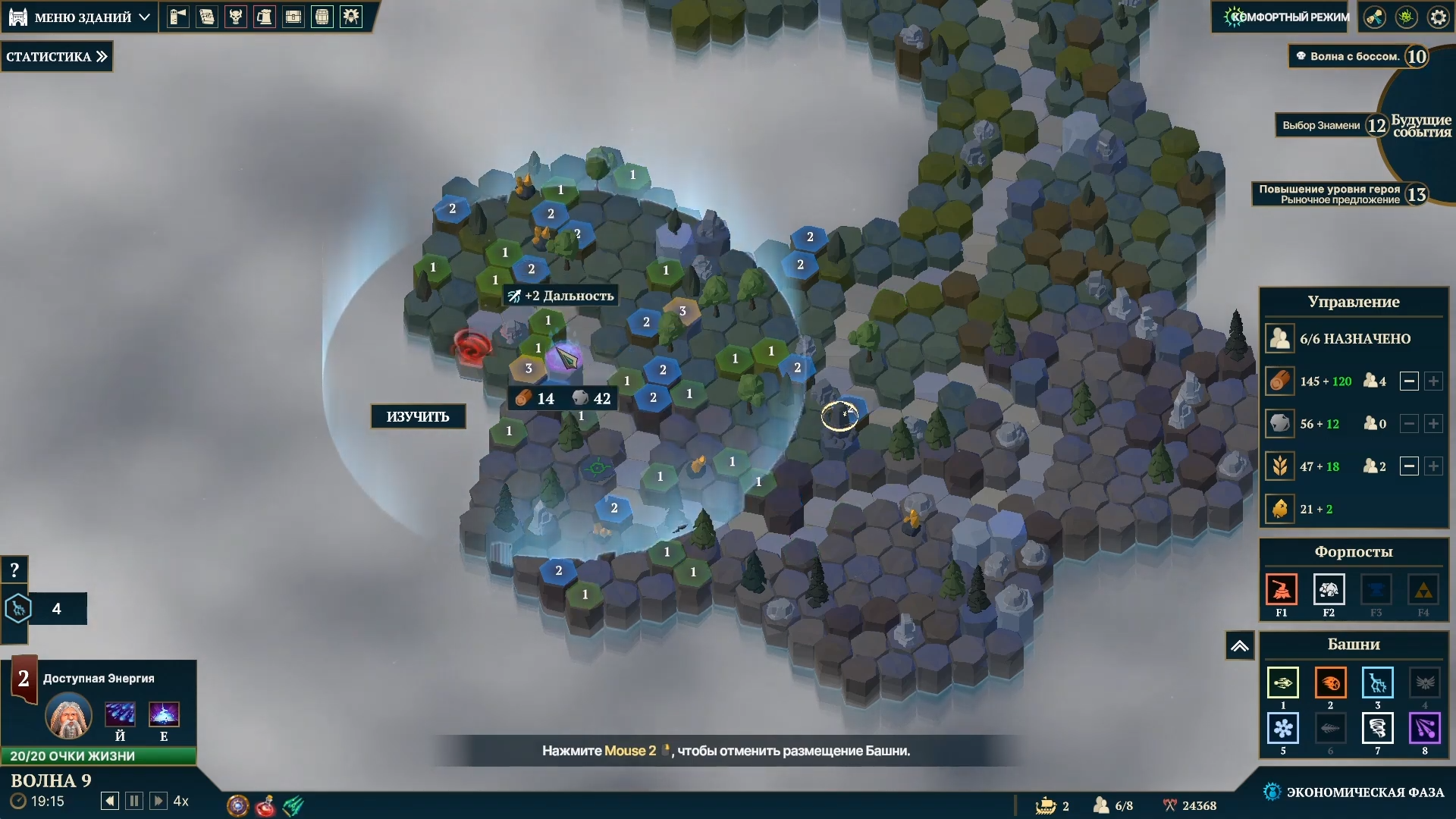Pause the game with the pause button
1456x819 pixels.
[x=134, y=801]
